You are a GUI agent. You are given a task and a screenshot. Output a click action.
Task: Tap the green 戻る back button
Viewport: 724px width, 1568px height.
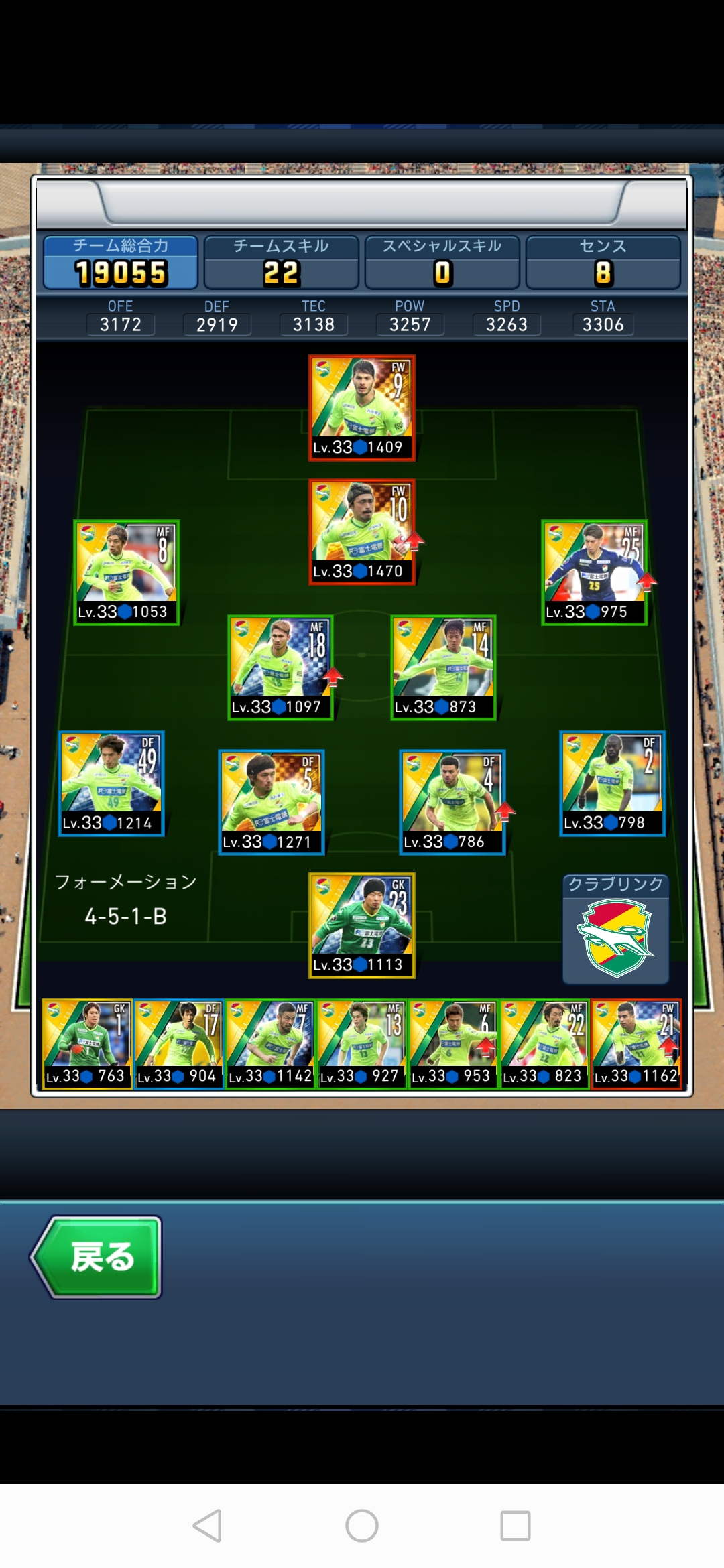97,1256
